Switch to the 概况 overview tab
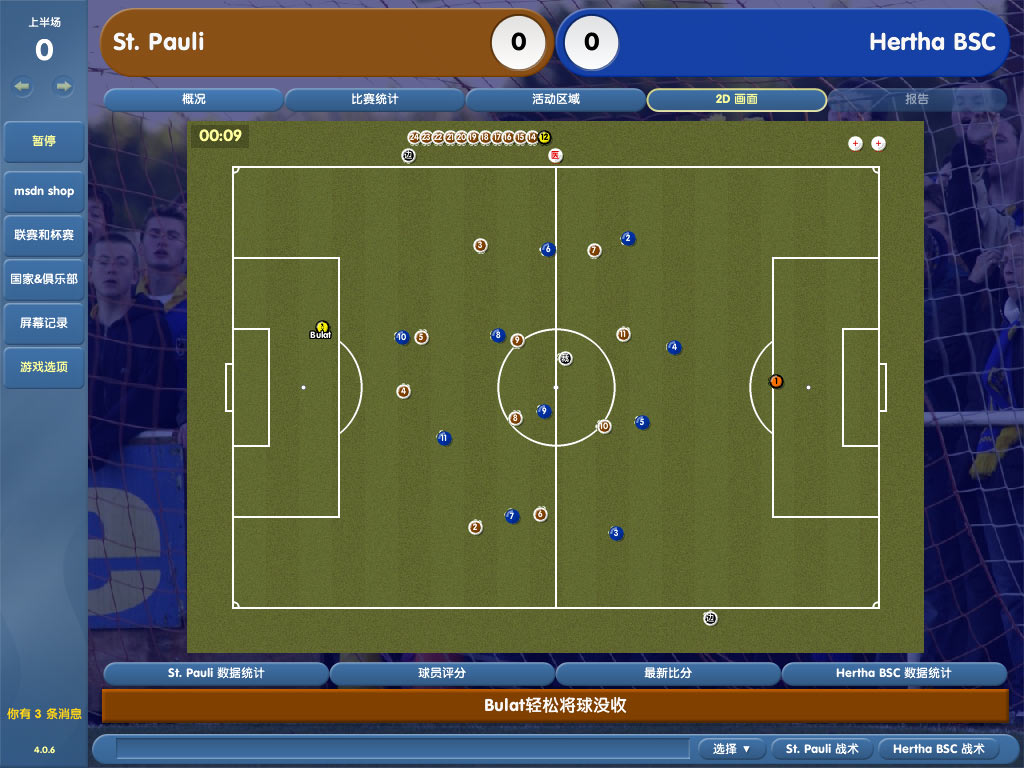Image resolution: width=1024 pixels, height=768 pixels. coord(194,100)
